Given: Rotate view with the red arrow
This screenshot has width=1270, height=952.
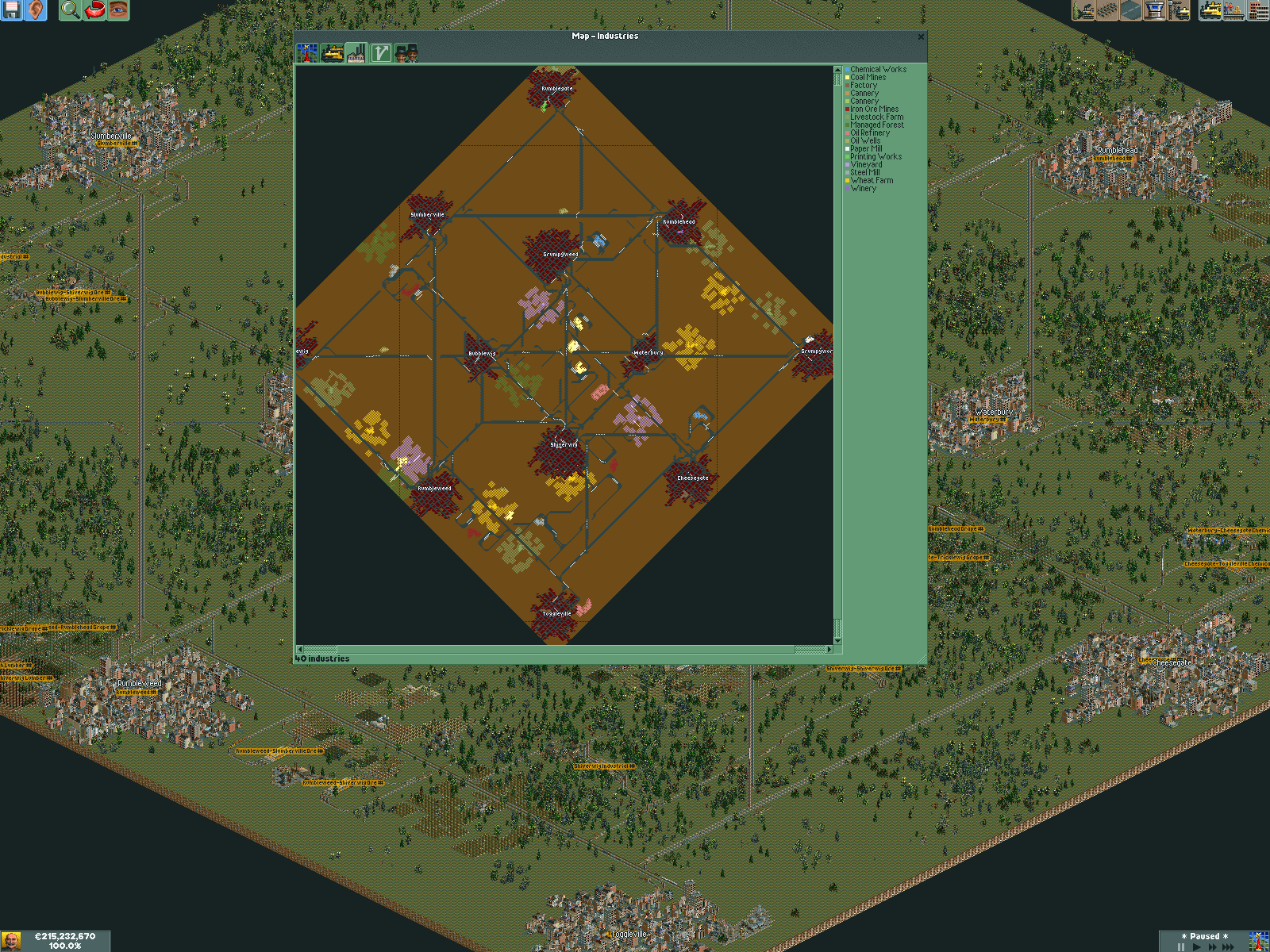Looking at the screenshot, I should pyautogui.click(x=94, y=10).
